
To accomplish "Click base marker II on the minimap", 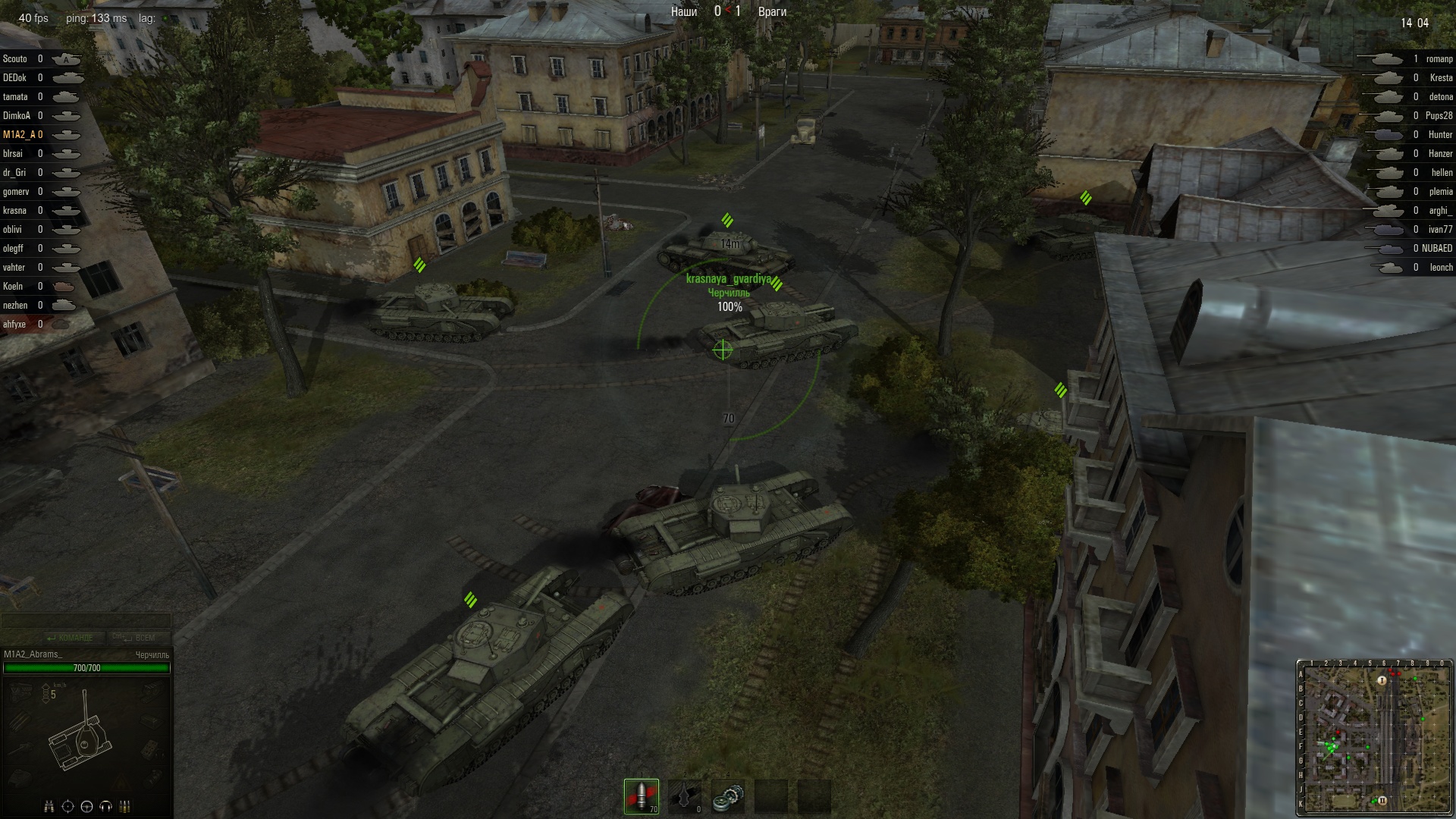I will tap(1382, 800).
